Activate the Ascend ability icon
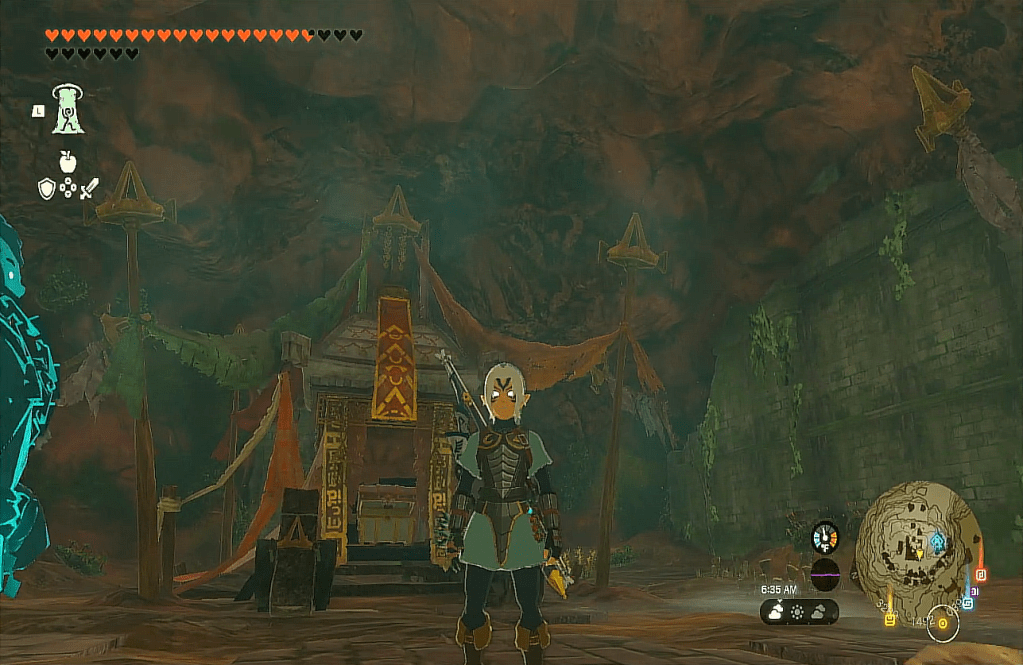The height and width of the screenshot is (665, 1023). [x=68, y=108]
